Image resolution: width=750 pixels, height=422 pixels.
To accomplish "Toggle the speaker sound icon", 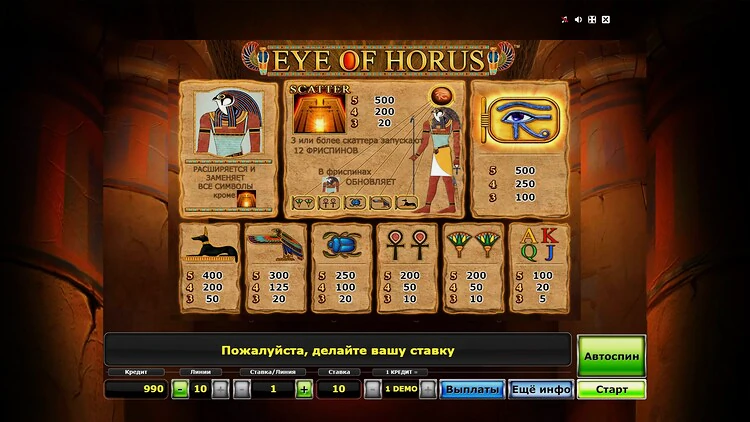I will pyautogui.click(x=577, y=19).
